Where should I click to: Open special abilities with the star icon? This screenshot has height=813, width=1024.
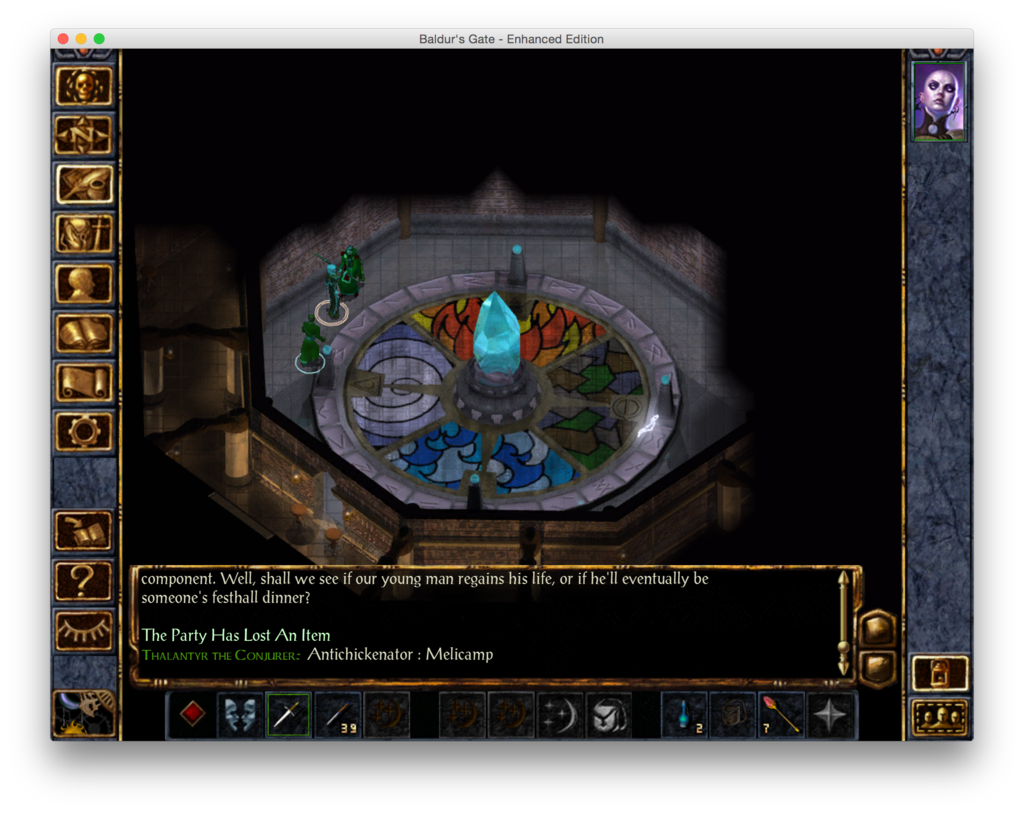pos(831,715)
